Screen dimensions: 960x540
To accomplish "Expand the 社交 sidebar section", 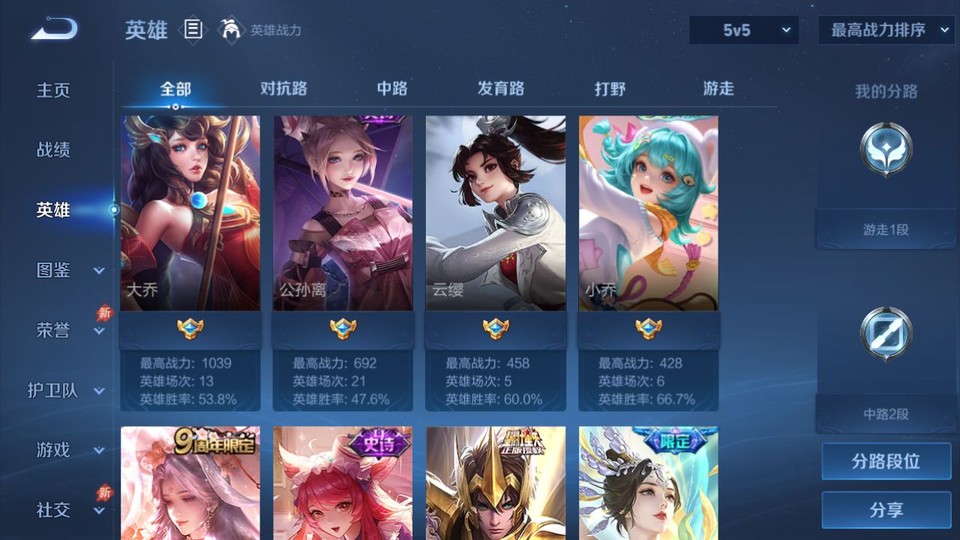I will point(68,510).
